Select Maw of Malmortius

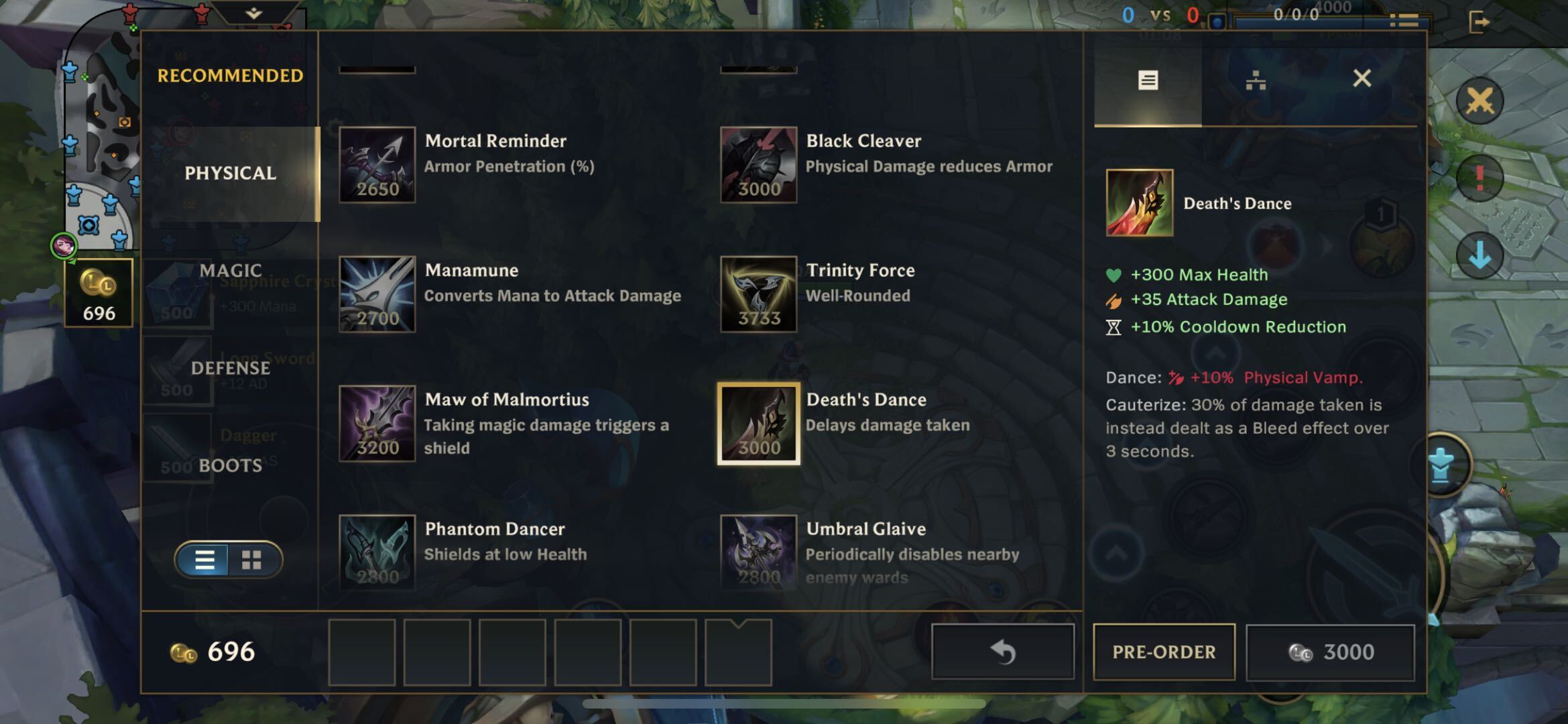coord(377,424)
